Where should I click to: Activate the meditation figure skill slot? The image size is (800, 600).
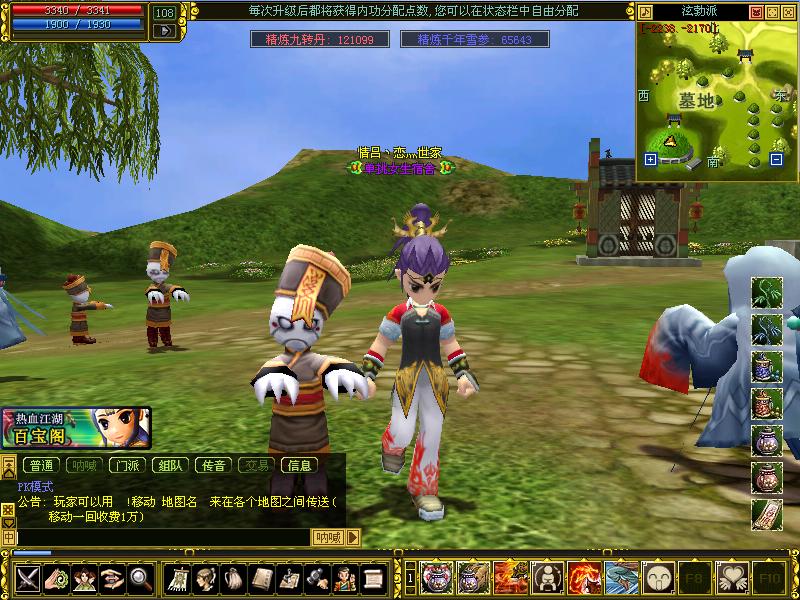point(546,577)
